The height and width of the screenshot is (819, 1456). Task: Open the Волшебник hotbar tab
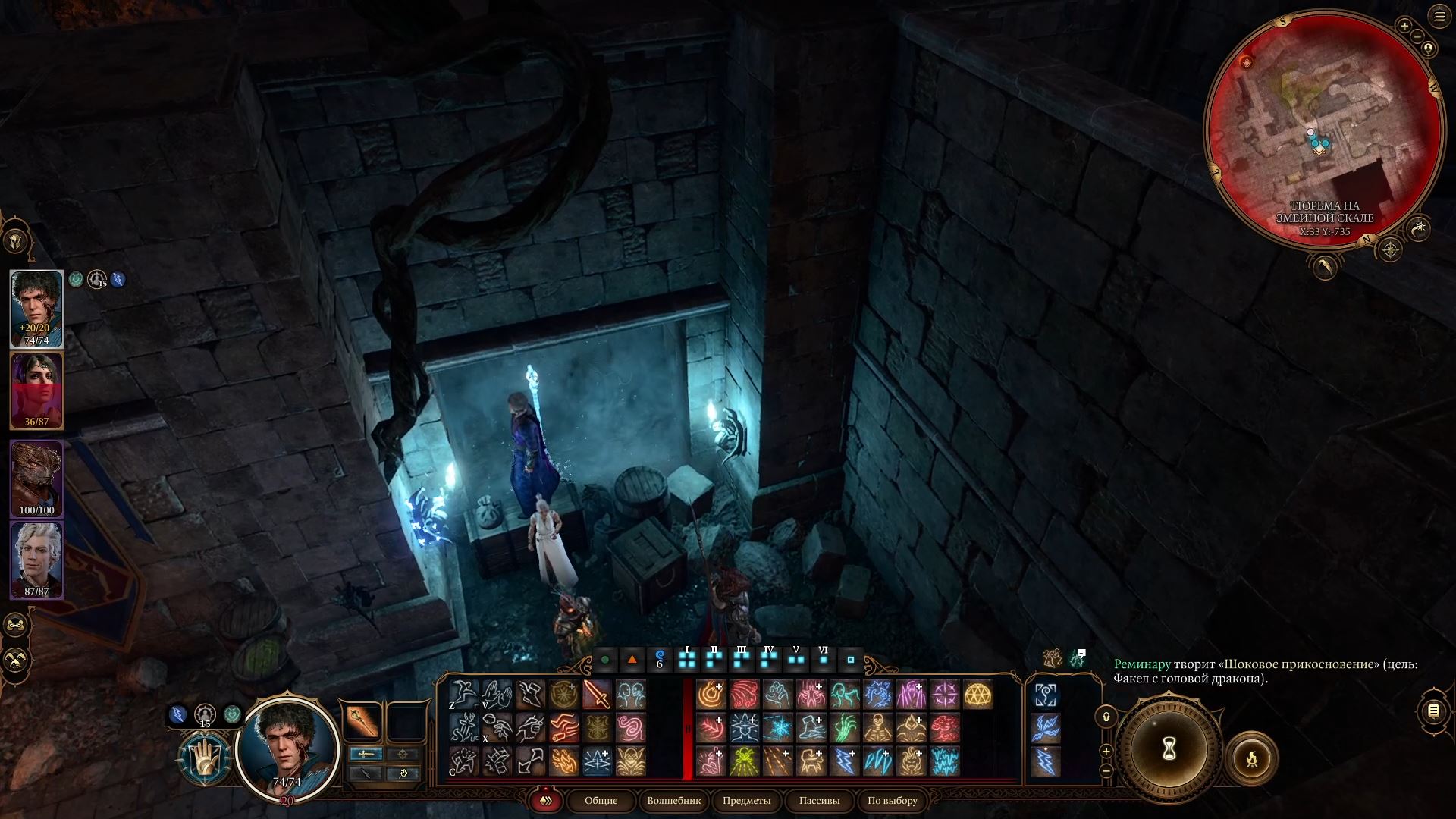pyautogui.click(x=673, y=801)
